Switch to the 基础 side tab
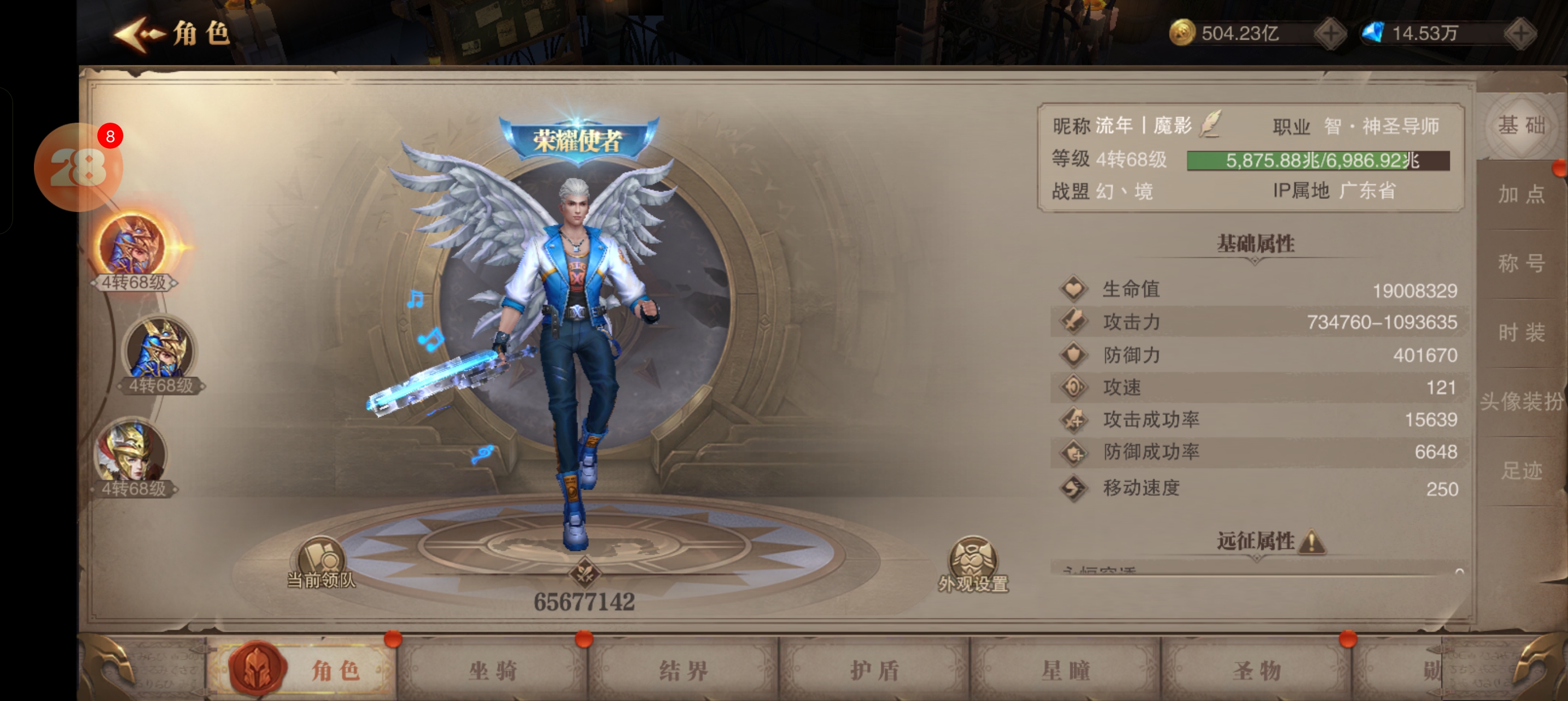This screenshot has width=1568, height=701. (x=1520, y=127)
